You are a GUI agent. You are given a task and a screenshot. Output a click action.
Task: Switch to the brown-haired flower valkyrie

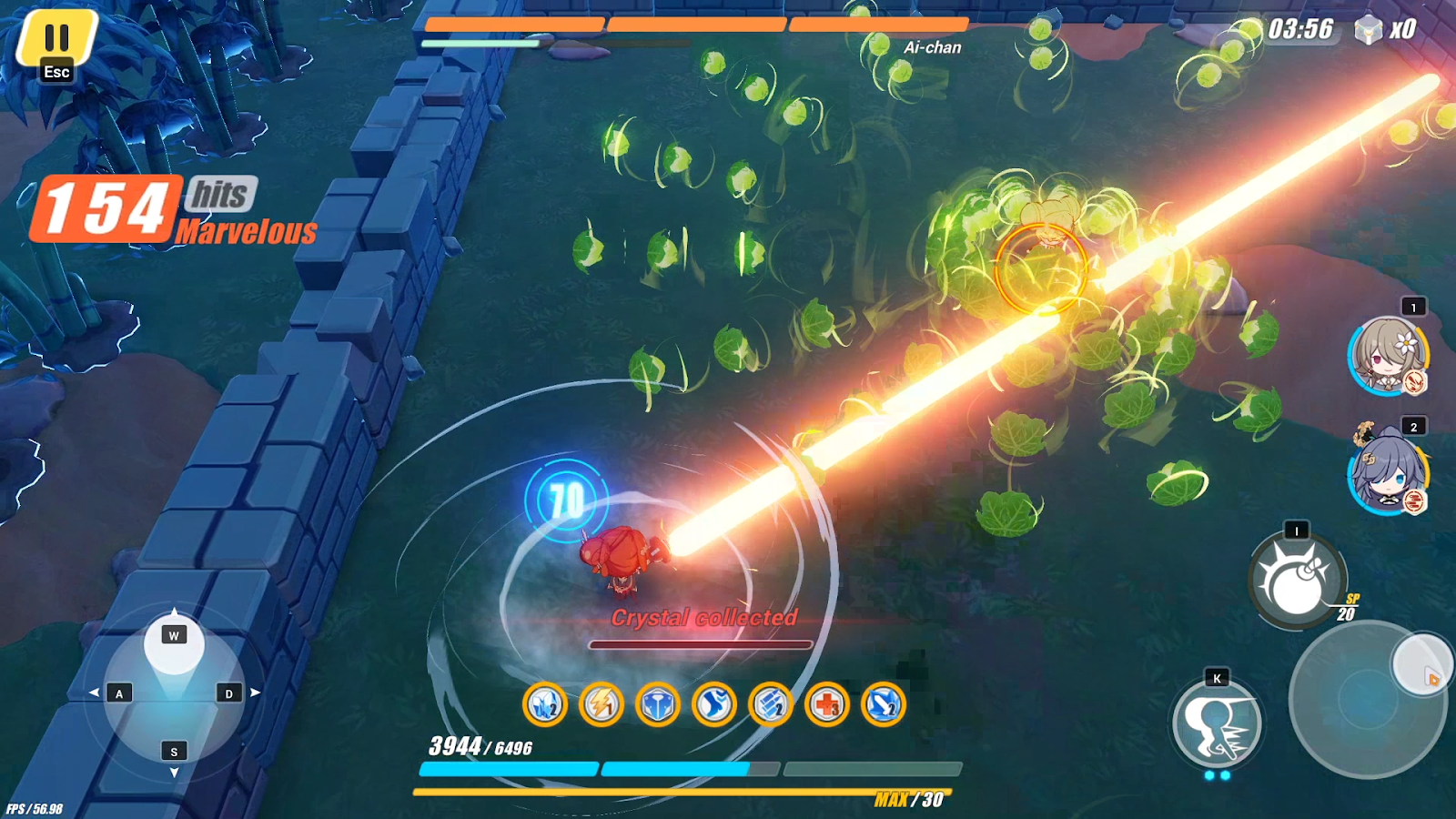(1386, 356)
